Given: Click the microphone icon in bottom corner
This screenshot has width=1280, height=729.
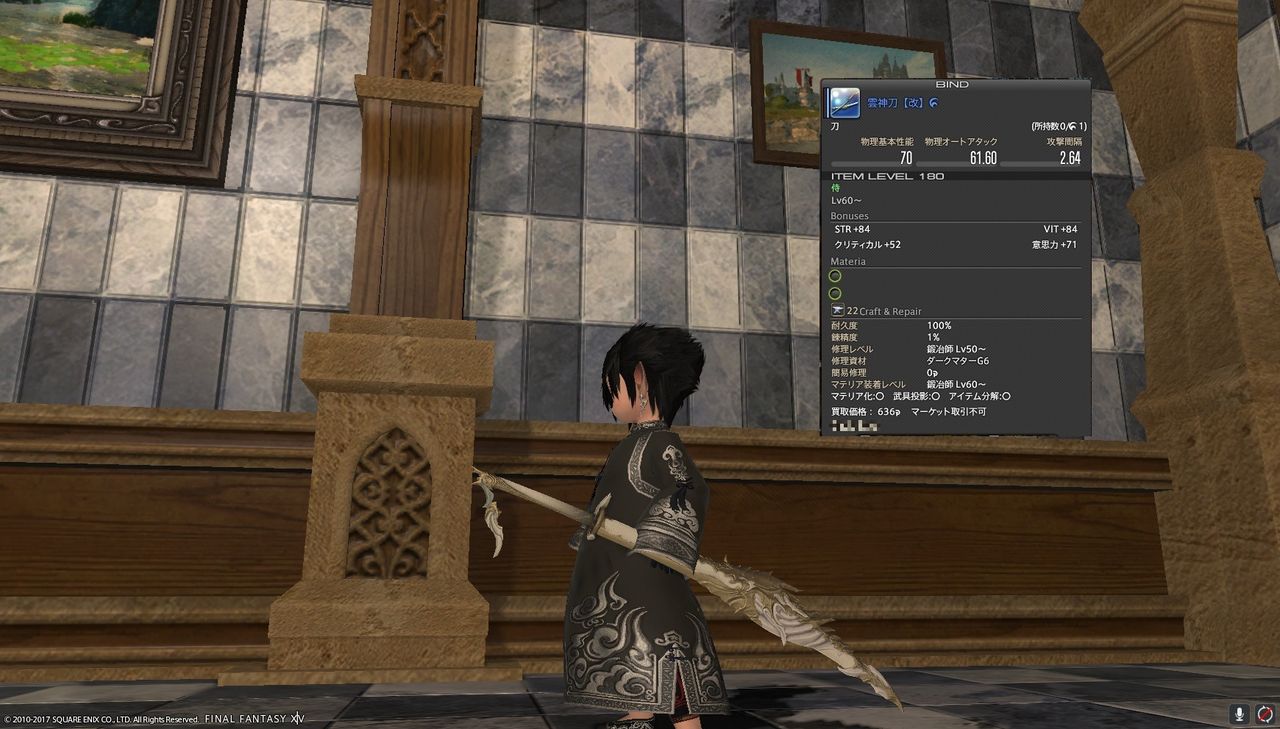Looking at the screenshot, I should coord(1238,714).
